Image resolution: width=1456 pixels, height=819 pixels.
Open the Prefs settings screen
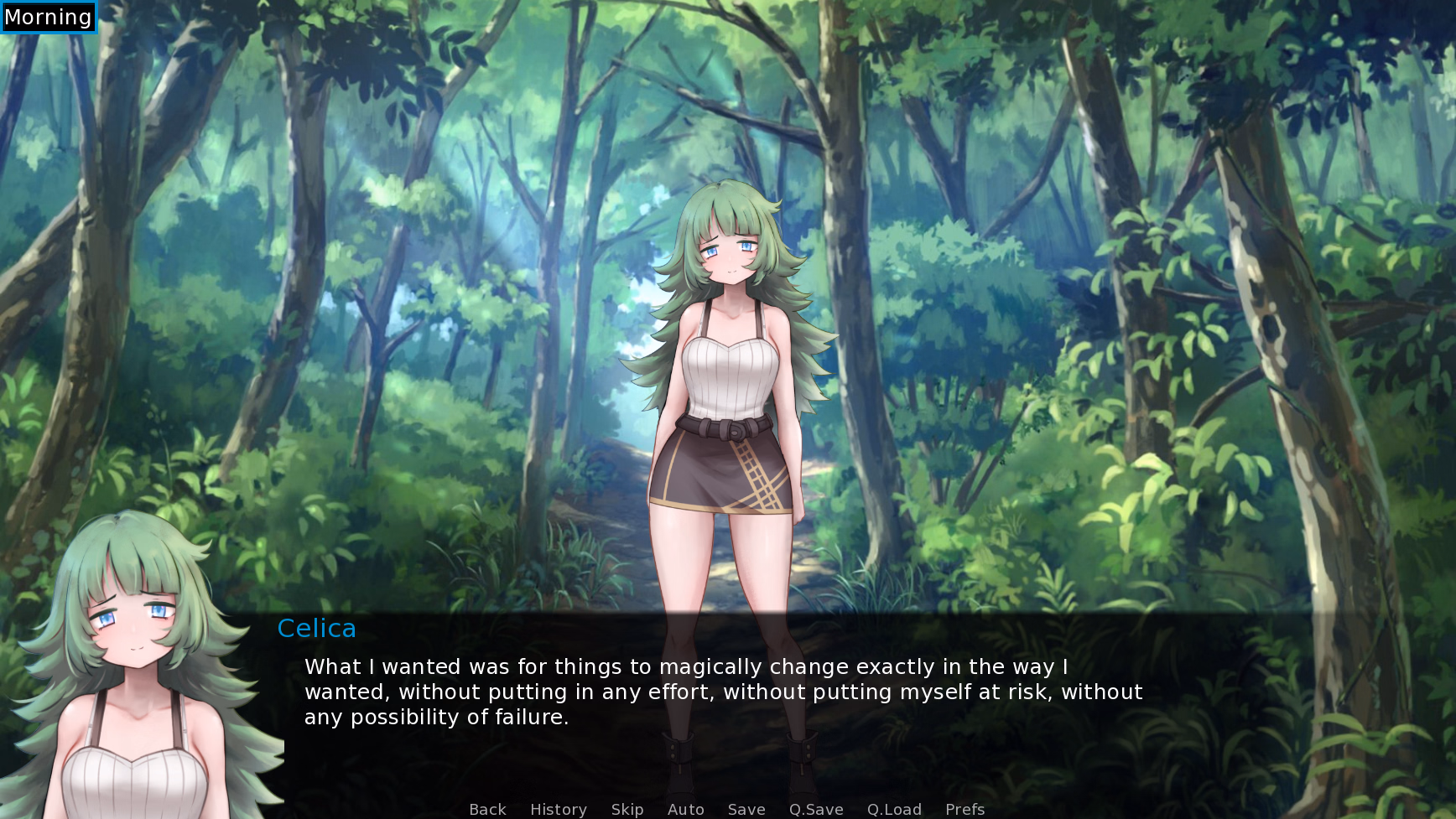pos(964,808)
